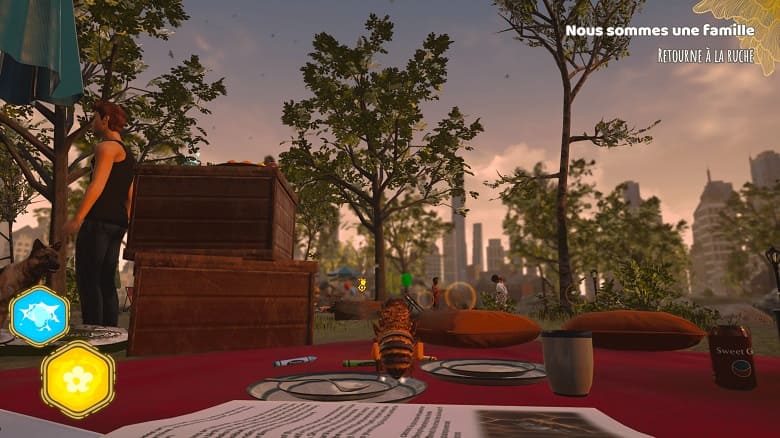The width and height of the screenshot is (780, 438).
Task: Select the yellow flower hexagon icon
Action: (x=78, y=379)
